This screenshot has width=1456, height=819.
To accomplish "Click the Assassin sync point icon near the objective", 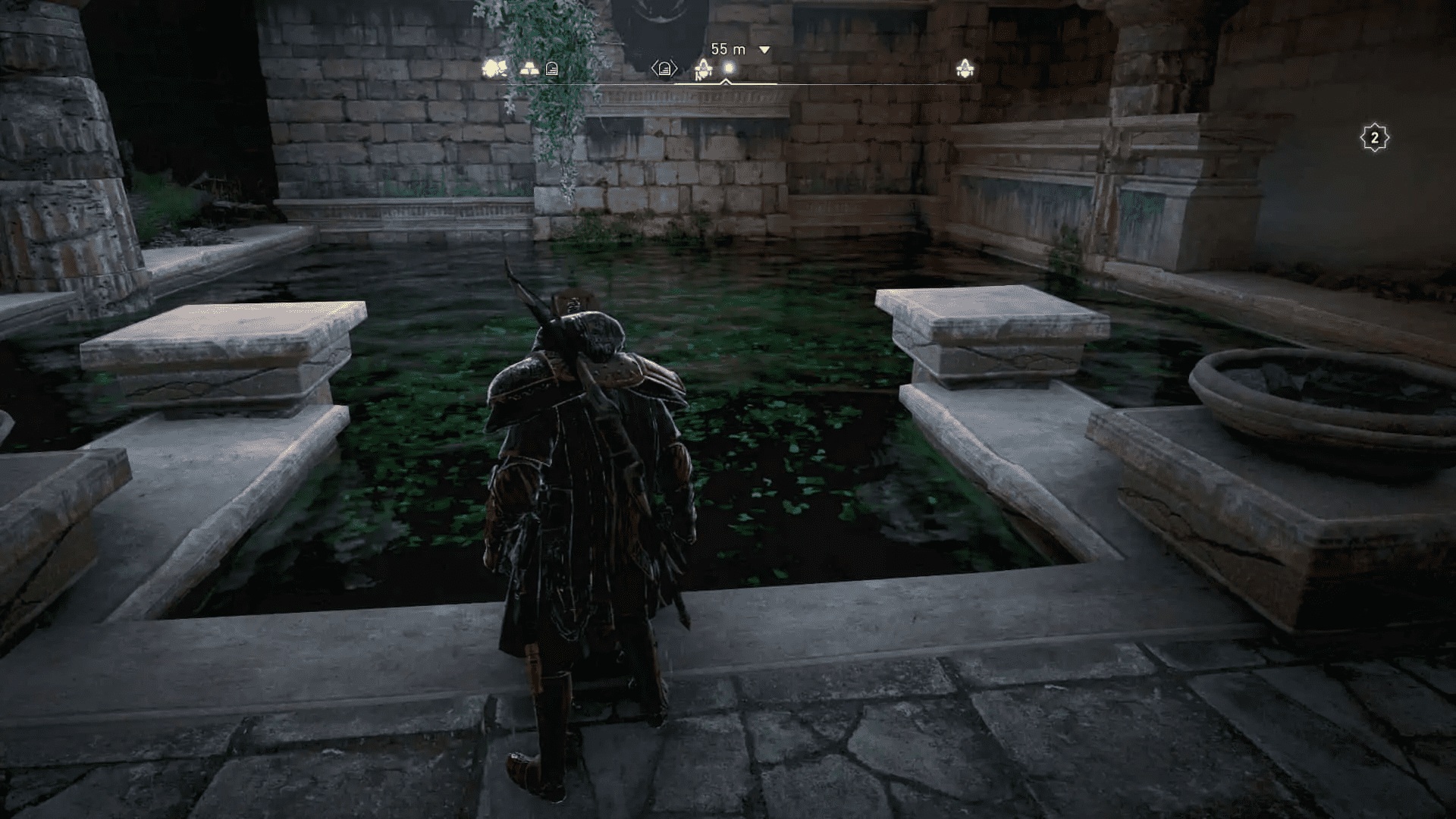I will tap(701, 68).
